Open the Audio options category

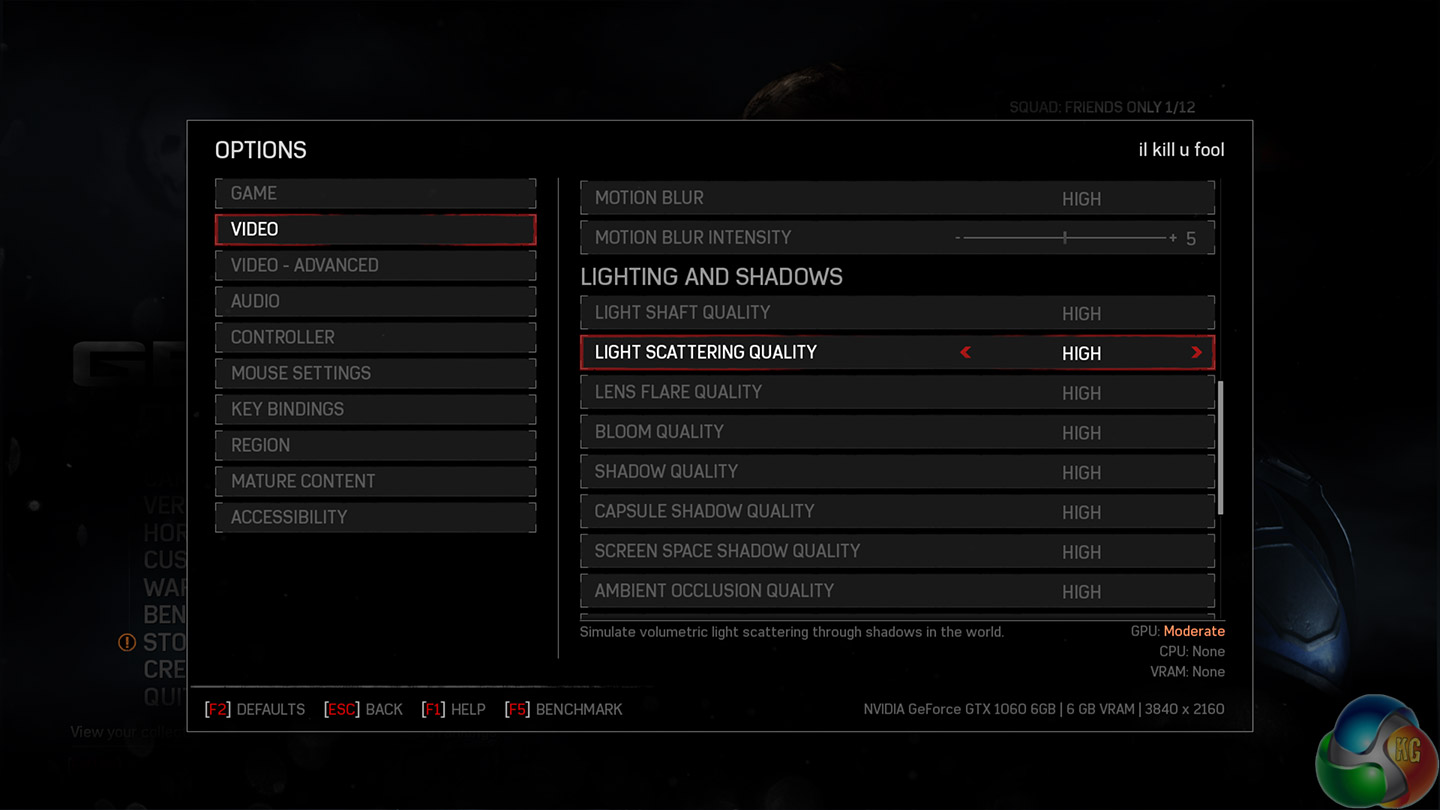375,301
